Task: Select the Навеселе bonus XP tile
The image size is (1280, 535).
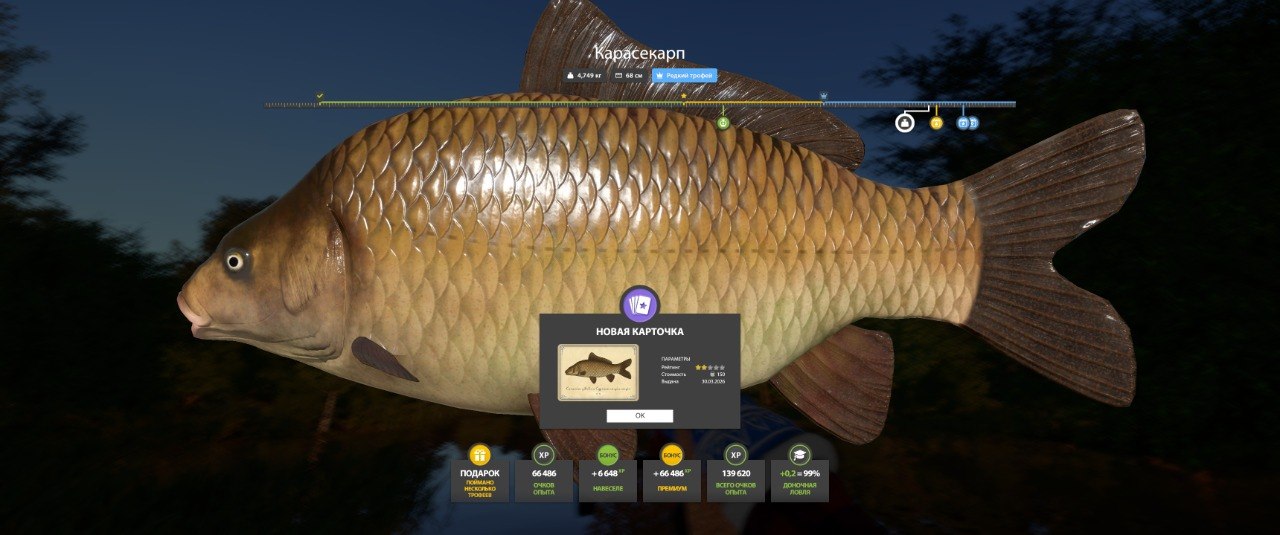Action: click(608, 474)
